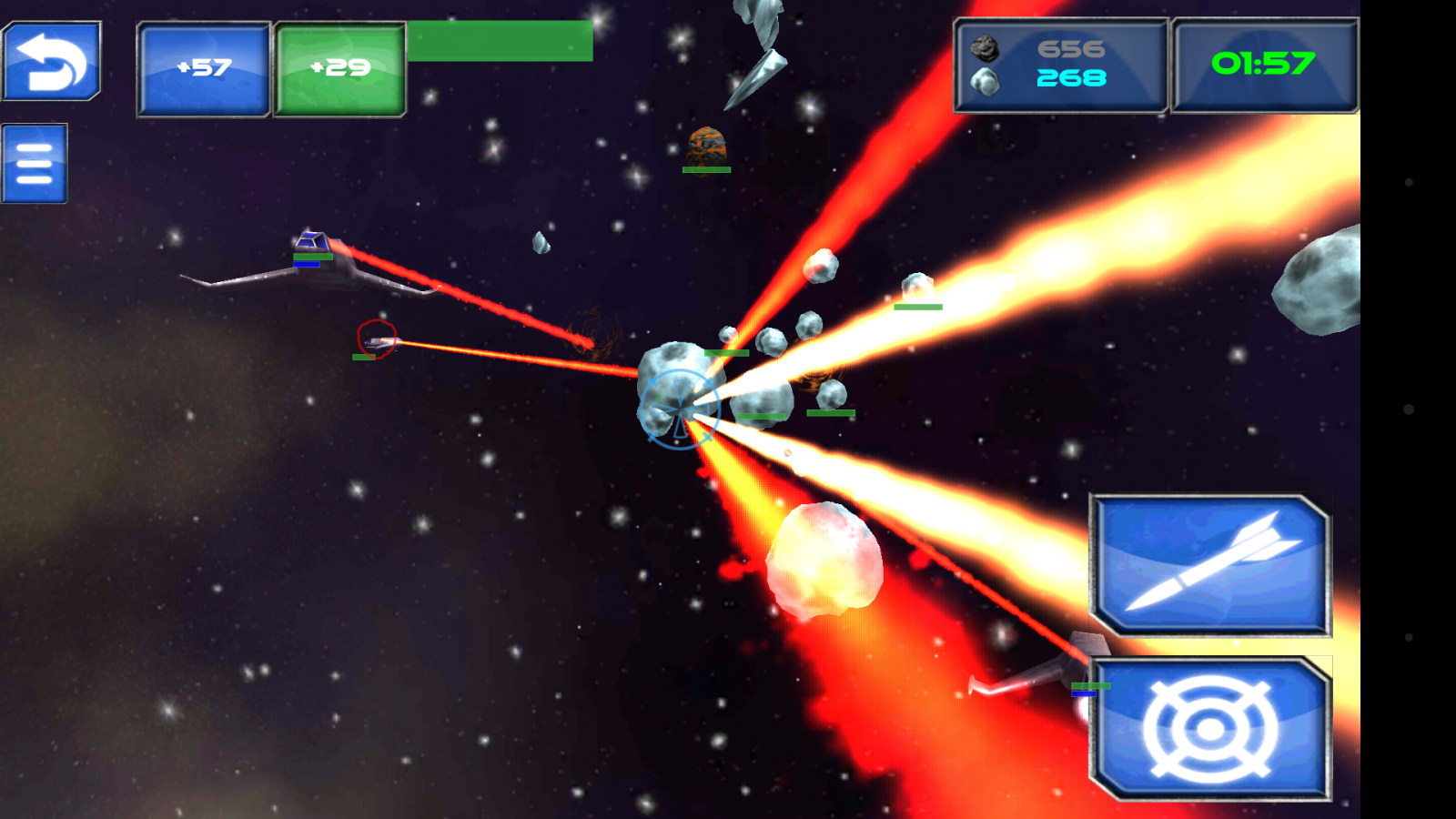Screen dimensions: 1456x819
Task: Select the green +29 button
Action: (x=340, y=69)
